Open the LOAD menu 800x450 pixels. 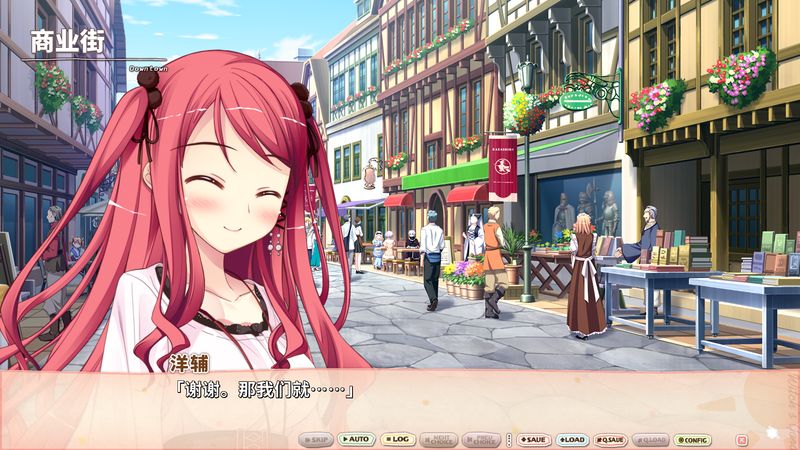tap(572, 440)
